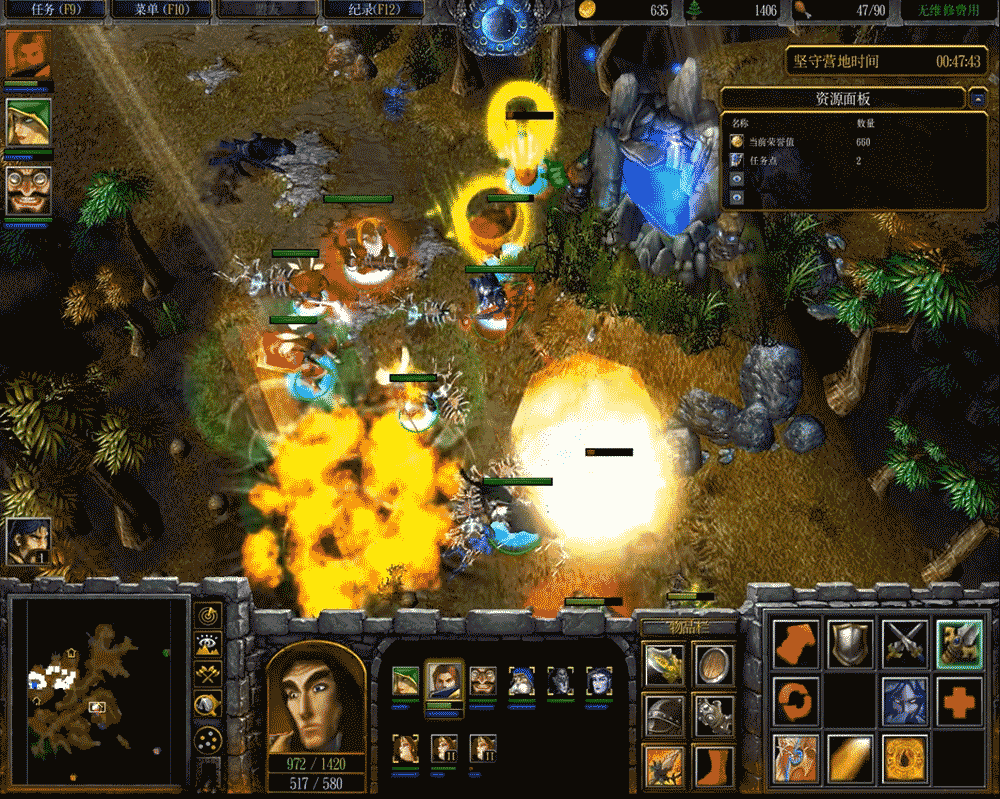Open hero skills with the orange plus
Screen dimensions: 1000x799
tap(959, 700)
